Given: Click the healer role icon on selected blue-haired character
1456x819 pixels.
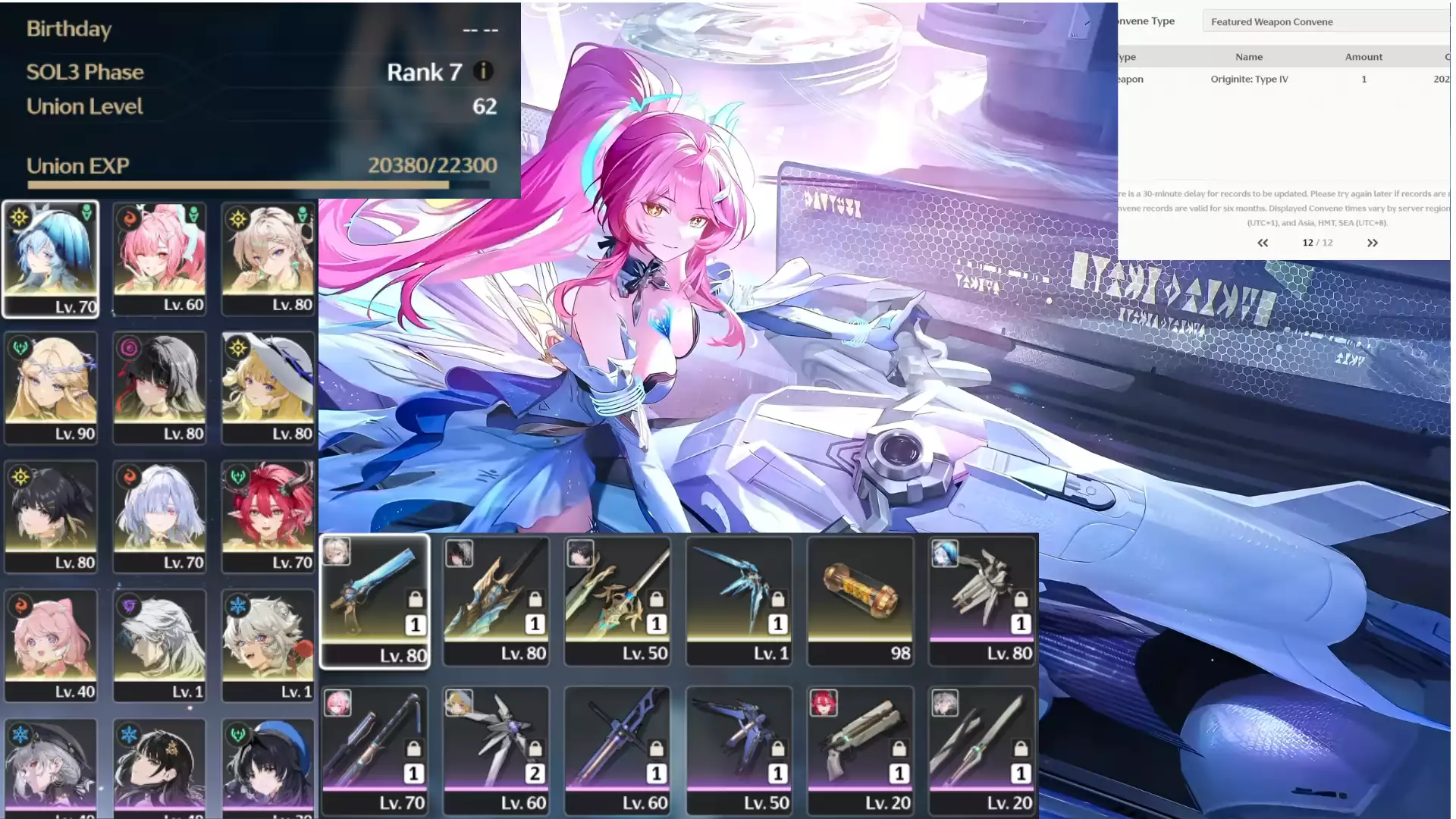Looking at the screenshot, I should [x=87, y=213].
